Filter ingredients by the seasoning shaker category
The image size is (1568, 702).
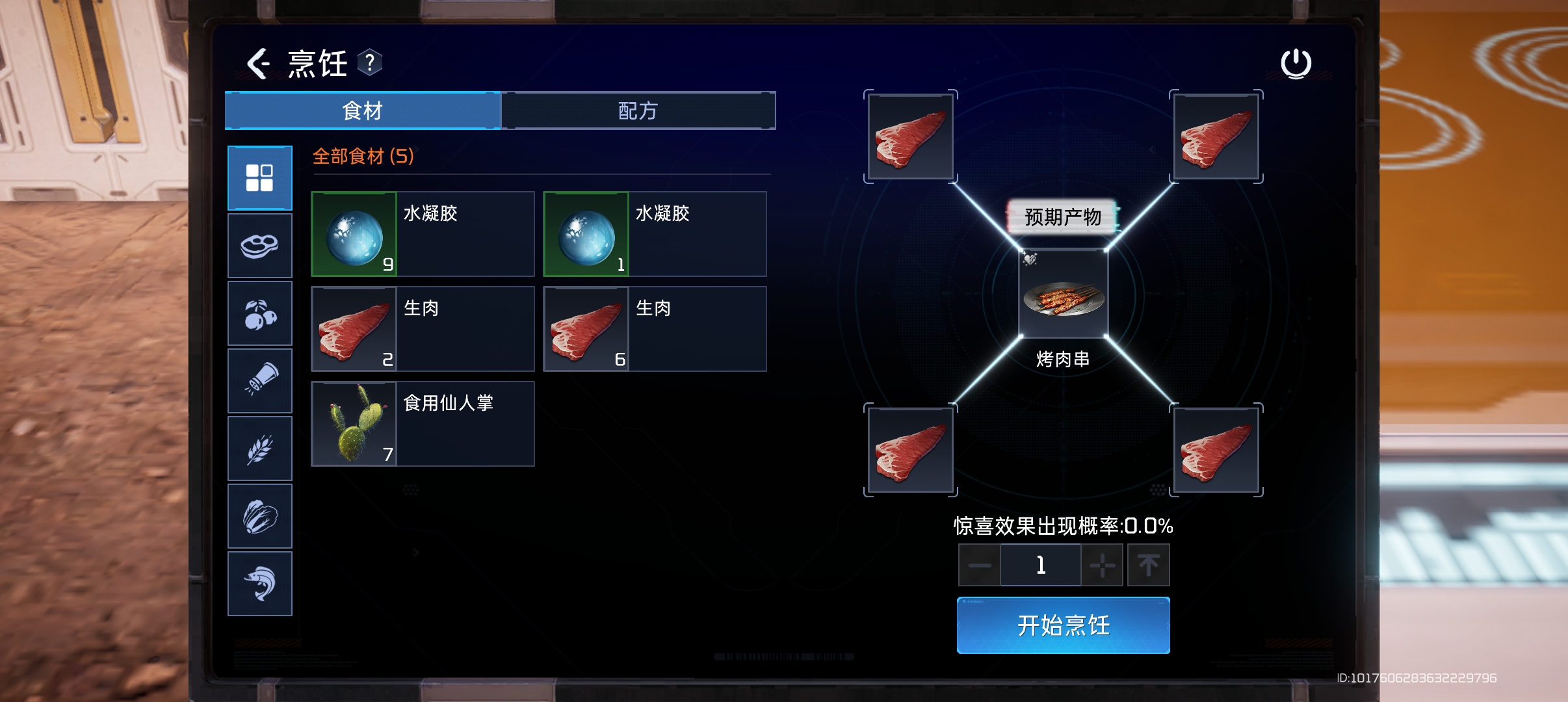[x=259, y=381]
